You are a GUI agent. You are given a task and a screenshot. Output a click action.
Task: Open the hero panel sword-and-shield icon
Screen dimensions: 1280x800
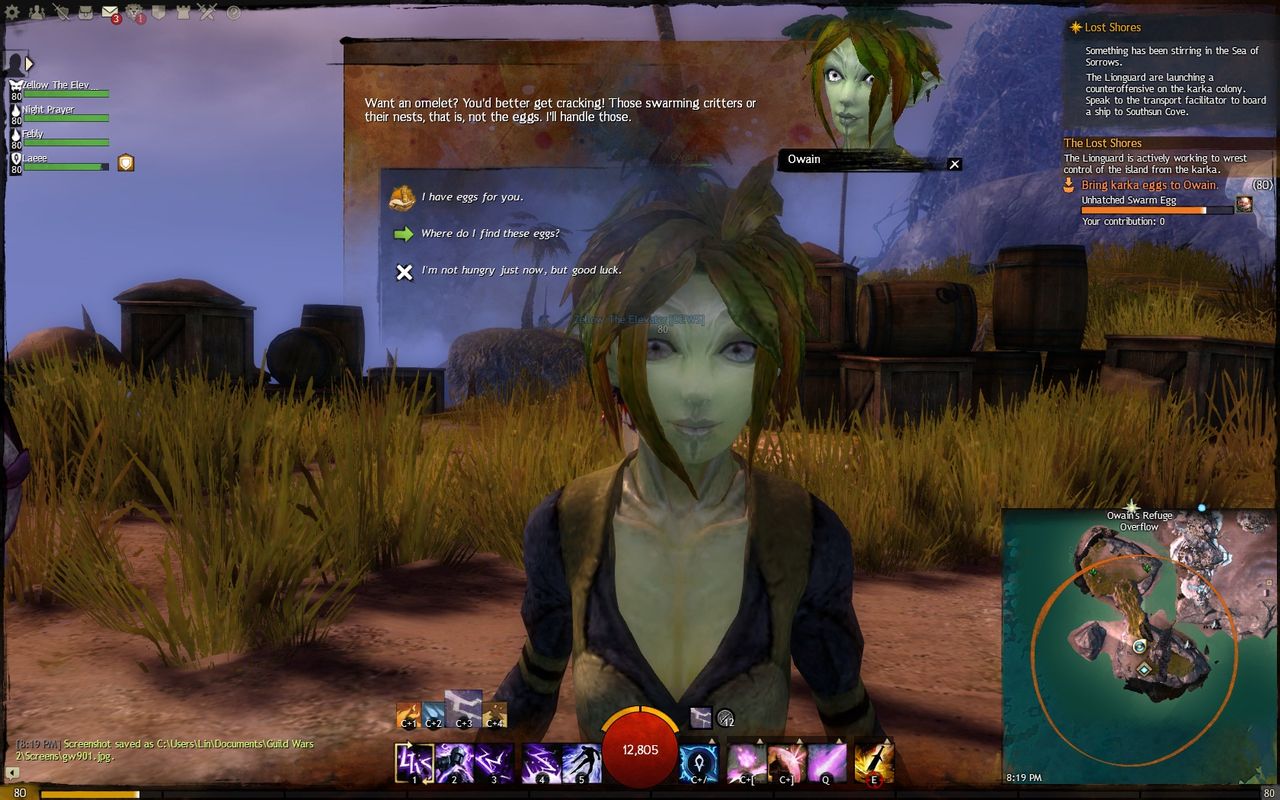(x=62, y=13)
